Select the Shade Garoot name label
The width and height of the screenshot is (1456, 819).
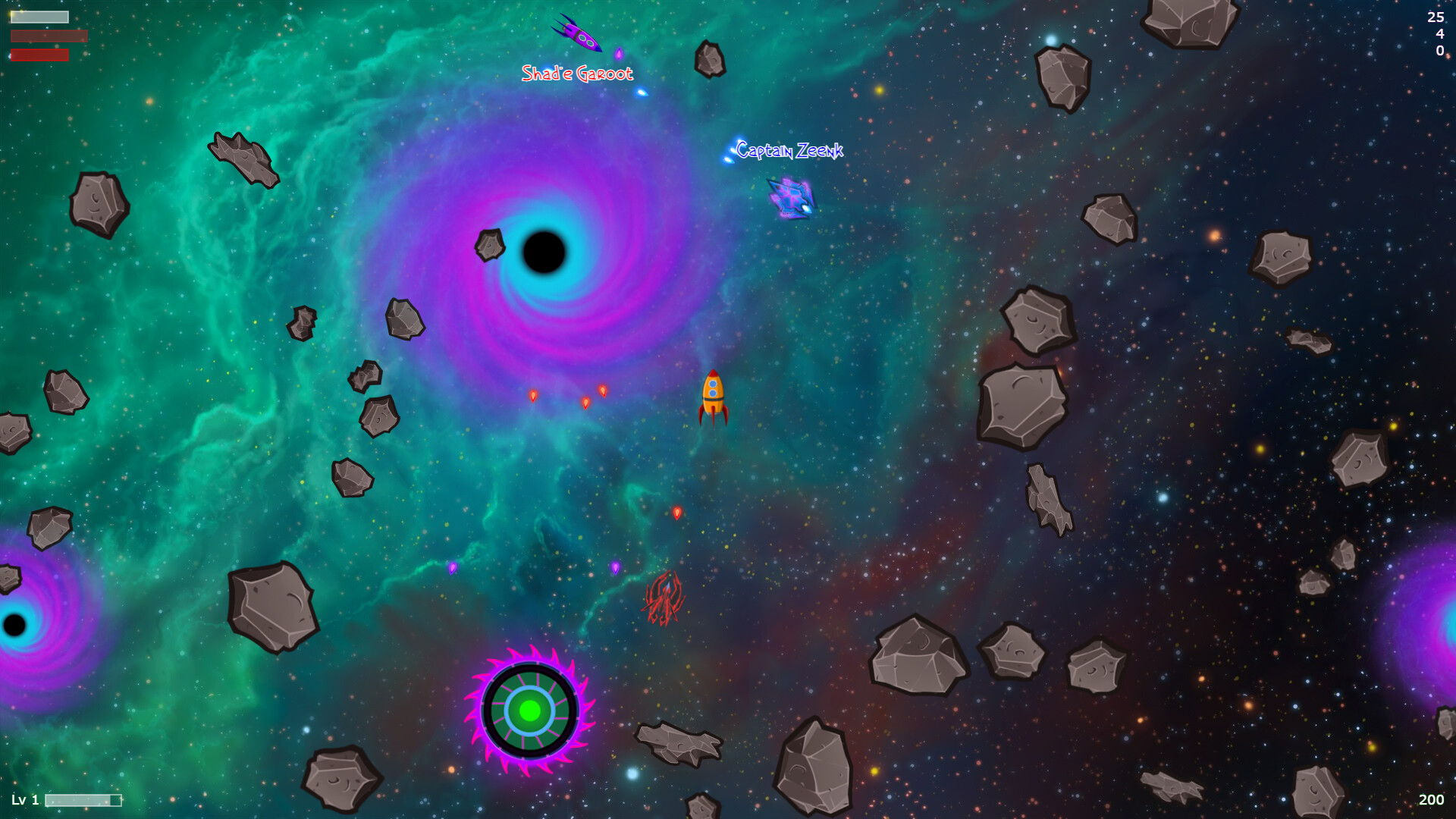[x=578, y=74]
